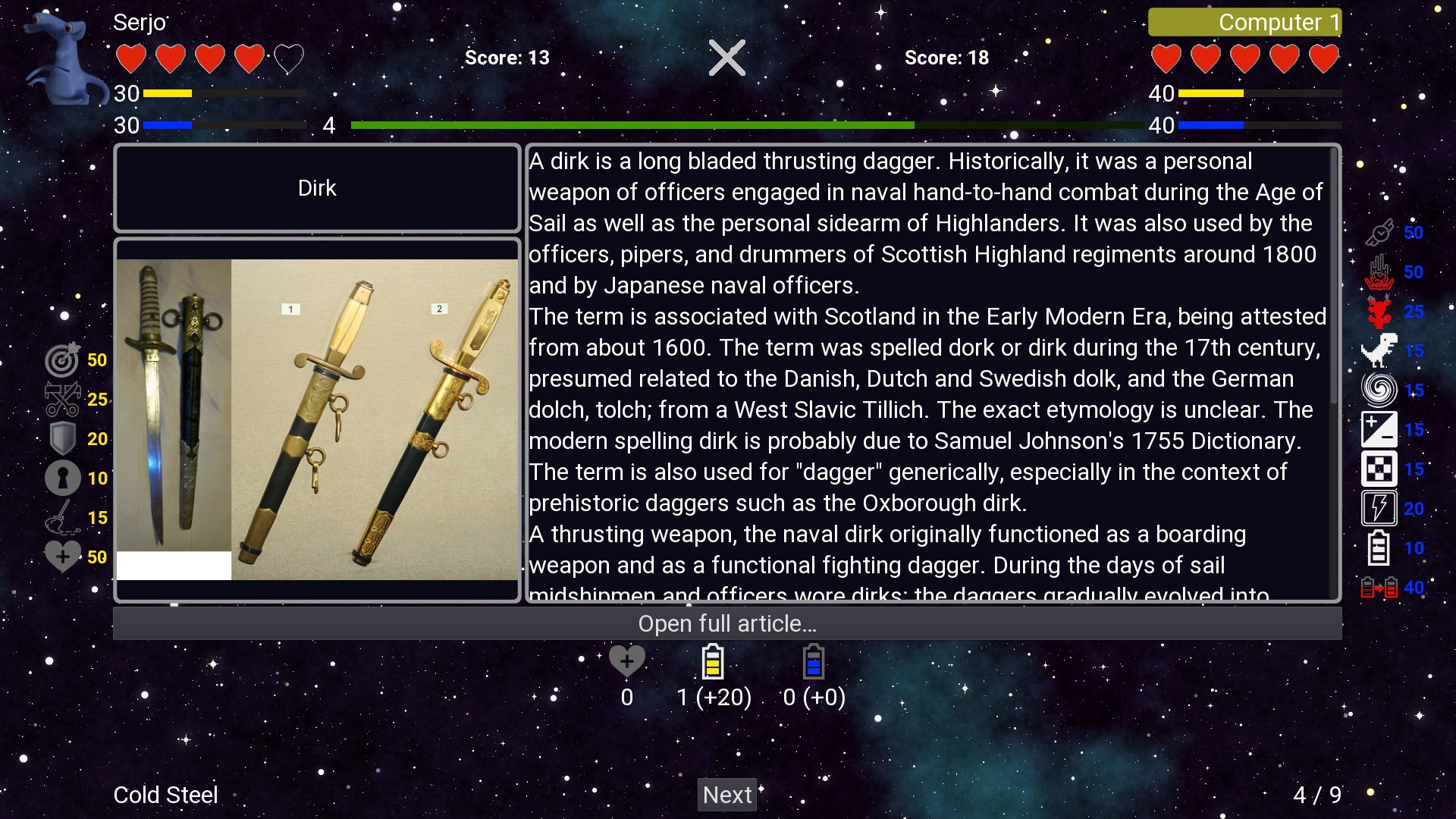Use the scissors sabotage power-up
The width and height of the screenshot is (1456, 819).
point(64,400)
